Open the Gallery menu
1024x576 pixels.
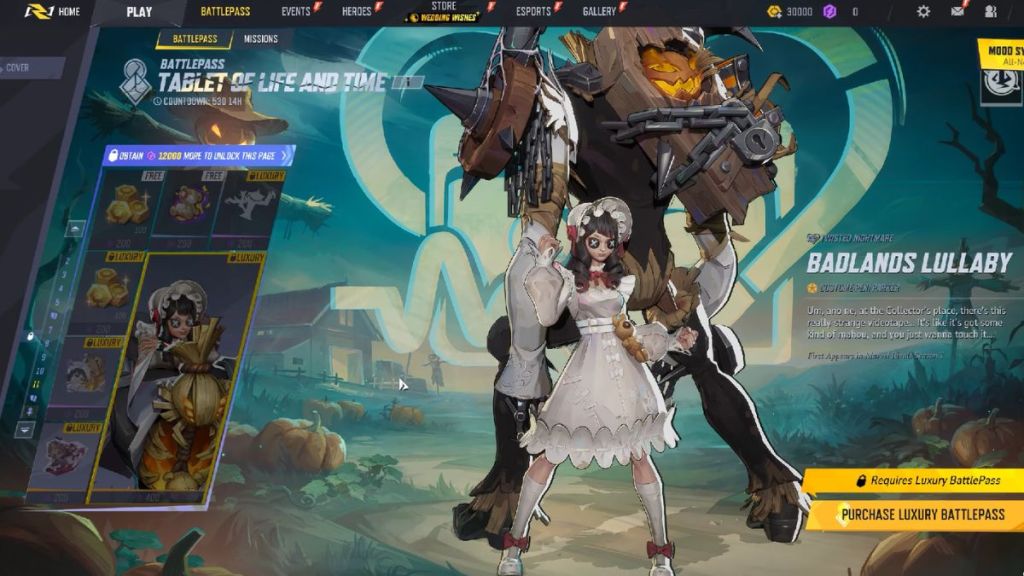point(599,12)
